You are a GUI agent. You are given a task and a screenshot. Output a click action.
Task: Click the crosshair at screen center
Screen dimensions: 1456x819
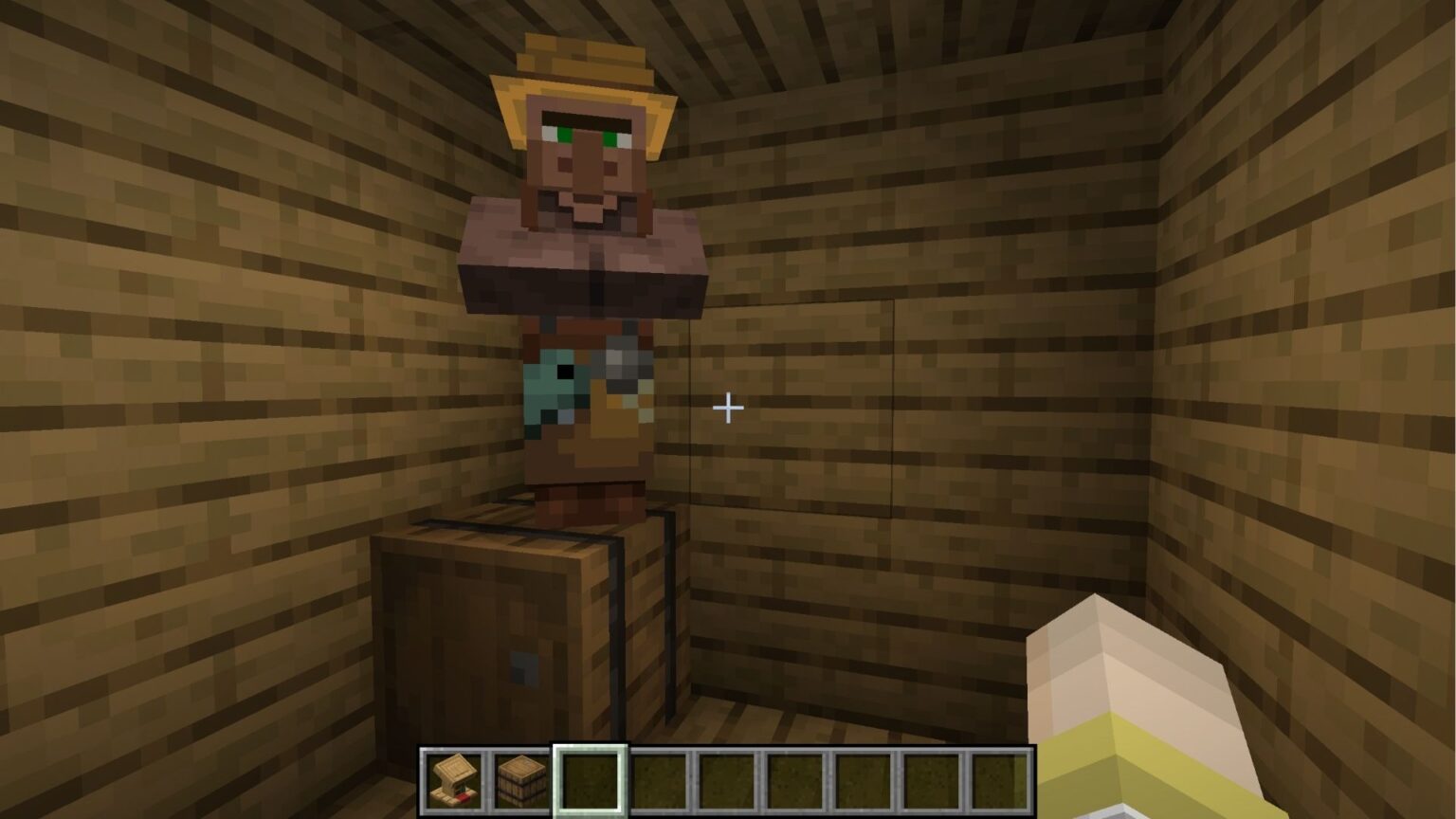728,408
